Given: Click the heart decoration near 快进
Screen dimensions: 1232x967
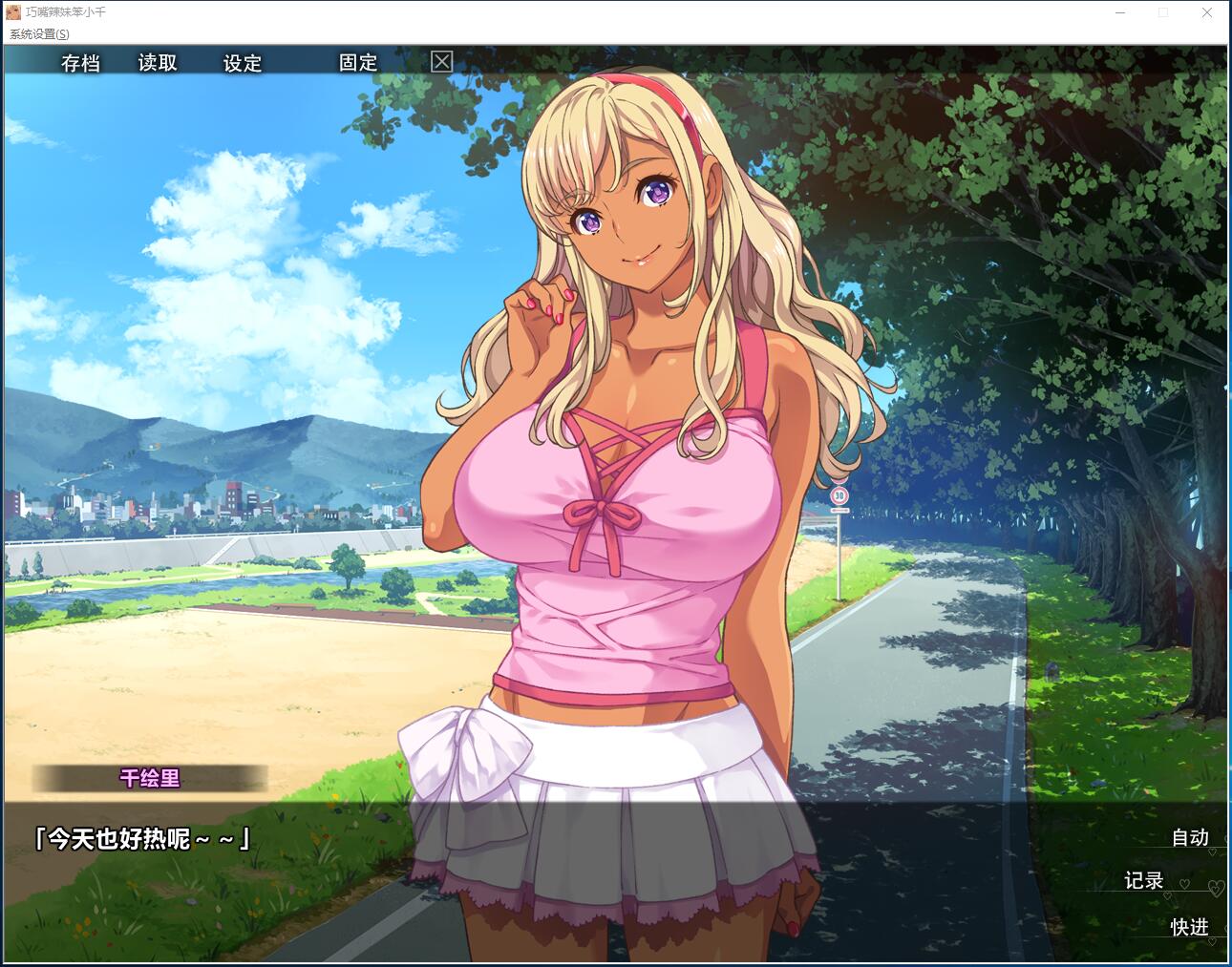Looking at the screenshot, I should pyautogui.click(x=1212, y=941).
